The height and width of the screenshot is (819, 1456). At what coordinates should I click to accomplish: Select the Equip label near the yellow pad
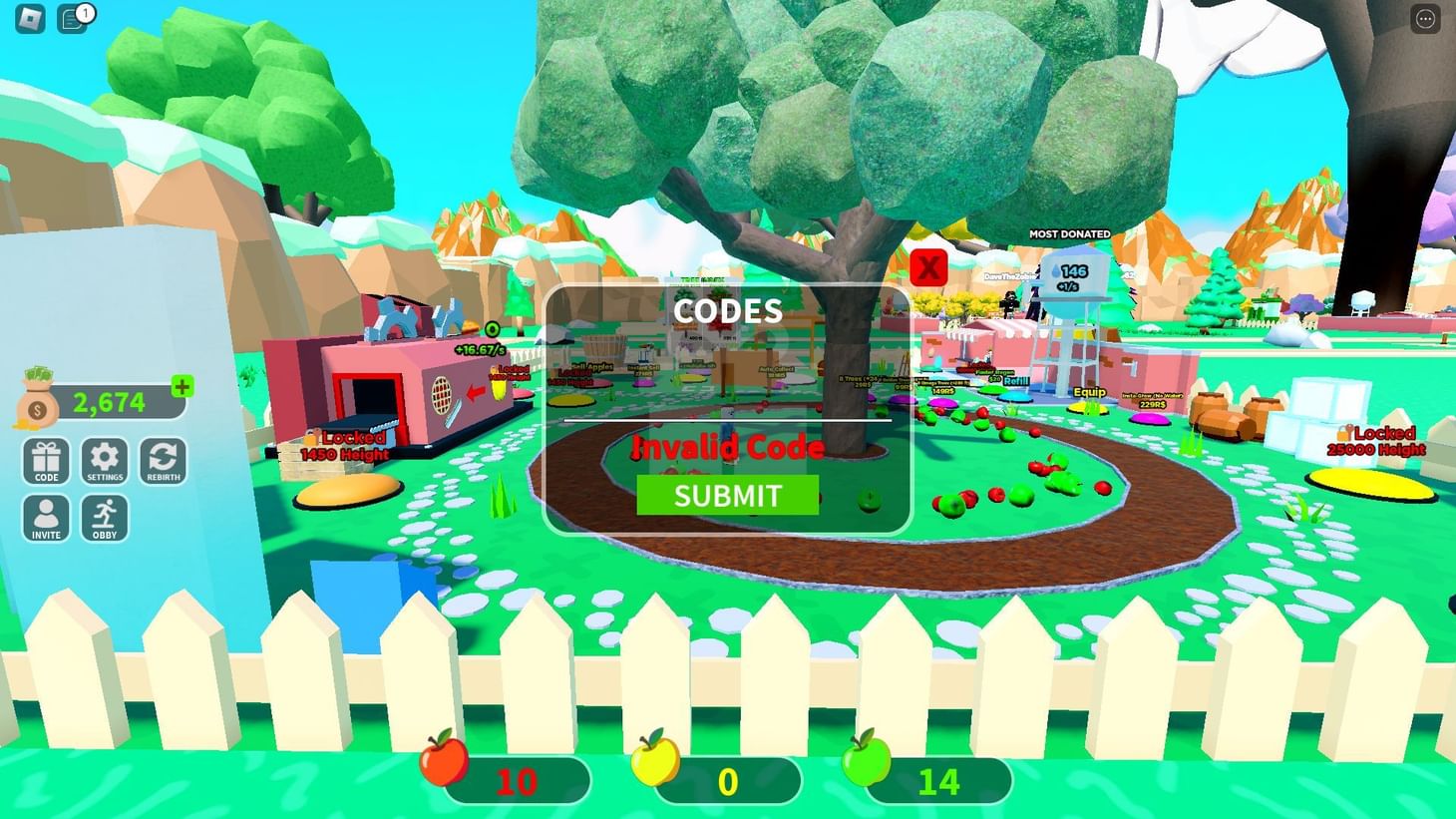1089,392
